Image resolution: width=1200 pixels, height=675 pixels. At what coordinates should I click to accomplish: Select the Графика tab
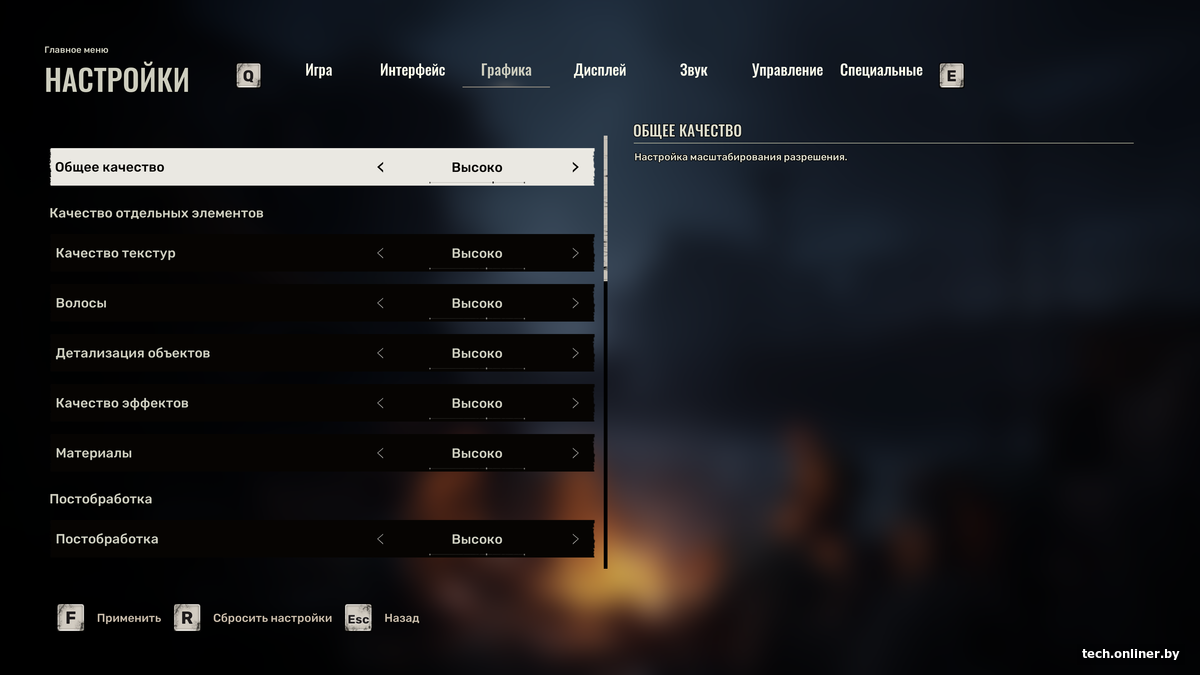click(506, 71)
